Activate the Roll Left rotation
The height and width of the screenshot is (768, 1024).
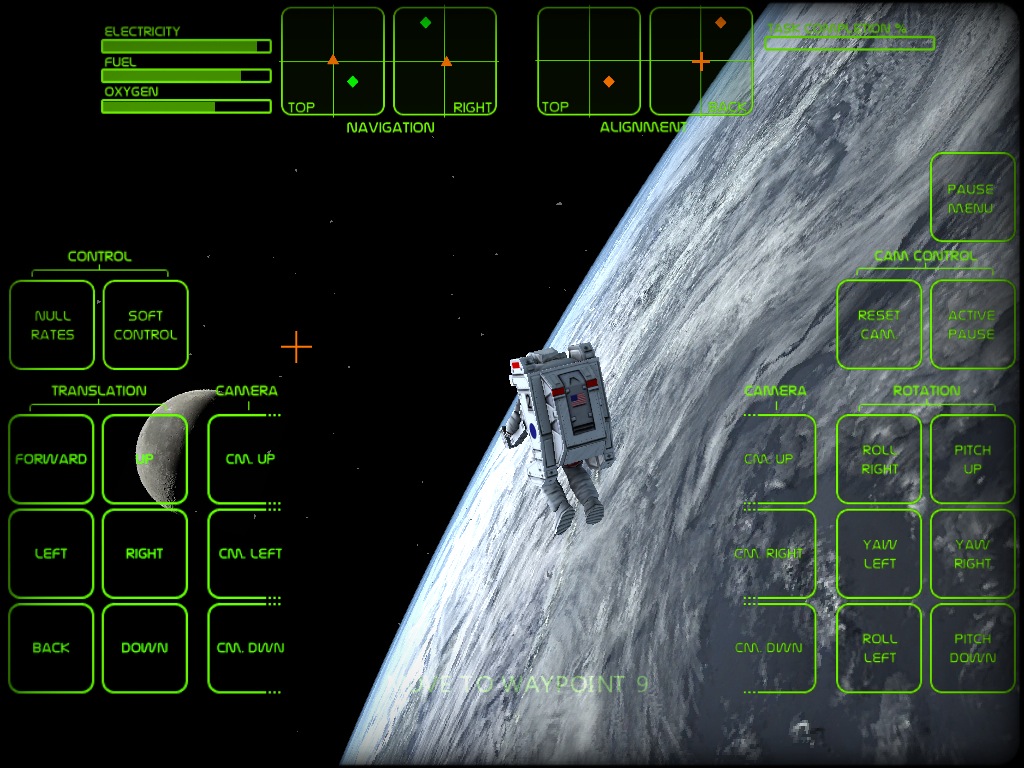pyautogui.click(x=879, y=647)
